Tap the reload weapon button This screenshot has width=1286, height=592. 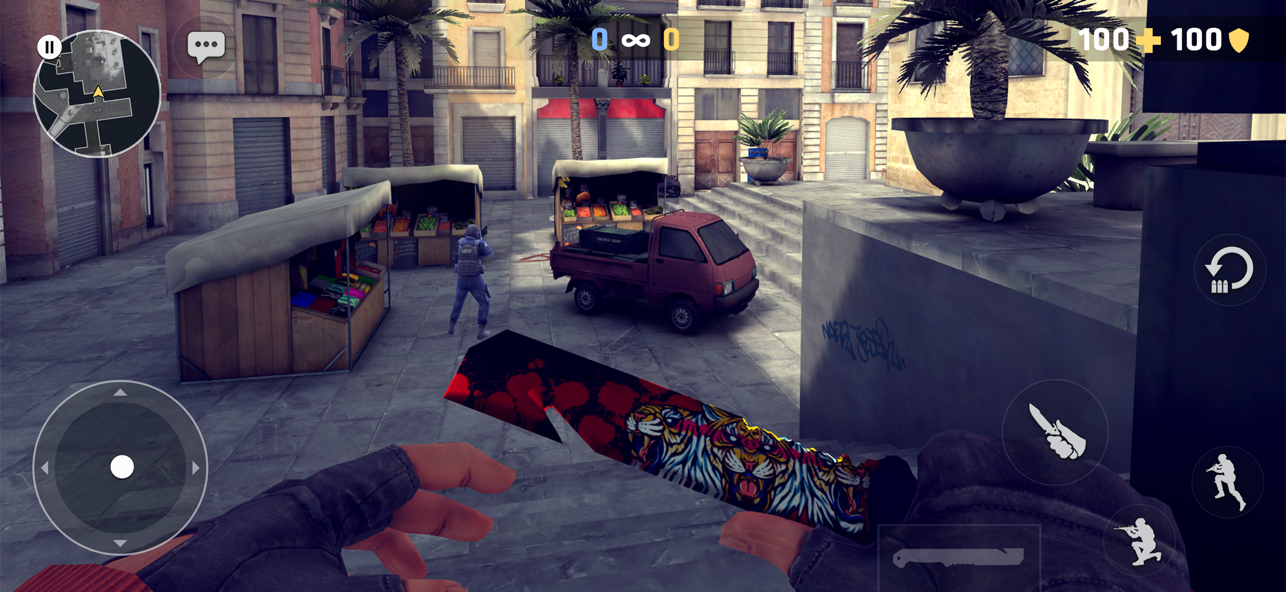click(1229, 270)
